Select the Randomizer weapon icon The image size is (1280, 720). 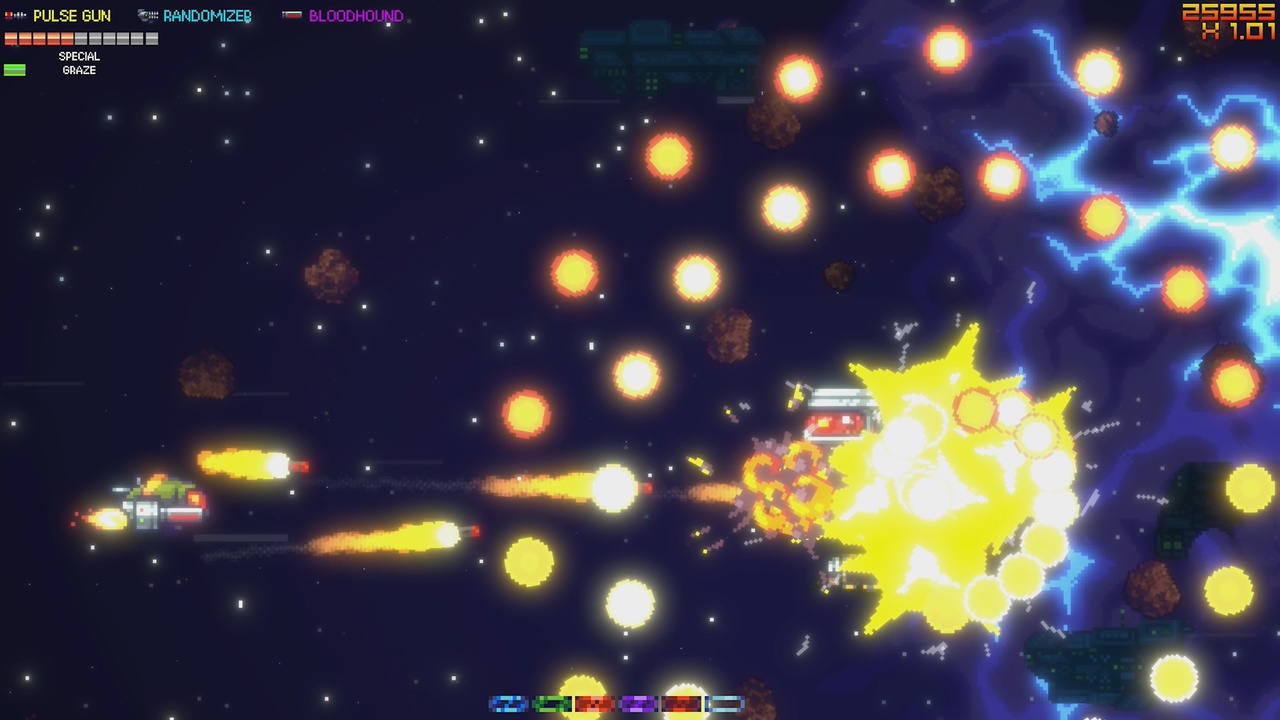(145, 15)
